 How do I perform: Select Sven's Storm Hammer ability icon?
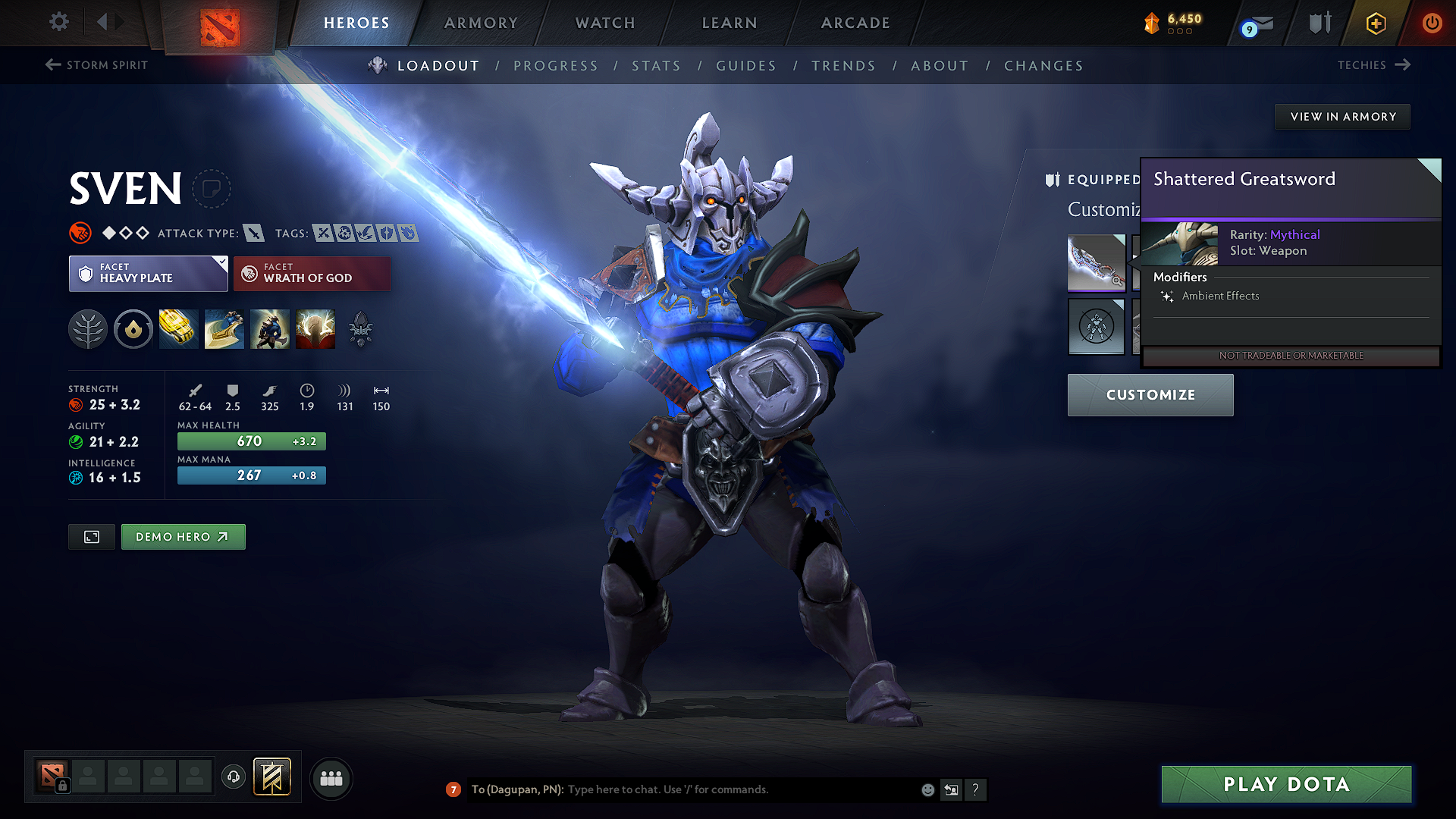pos(178,328)
